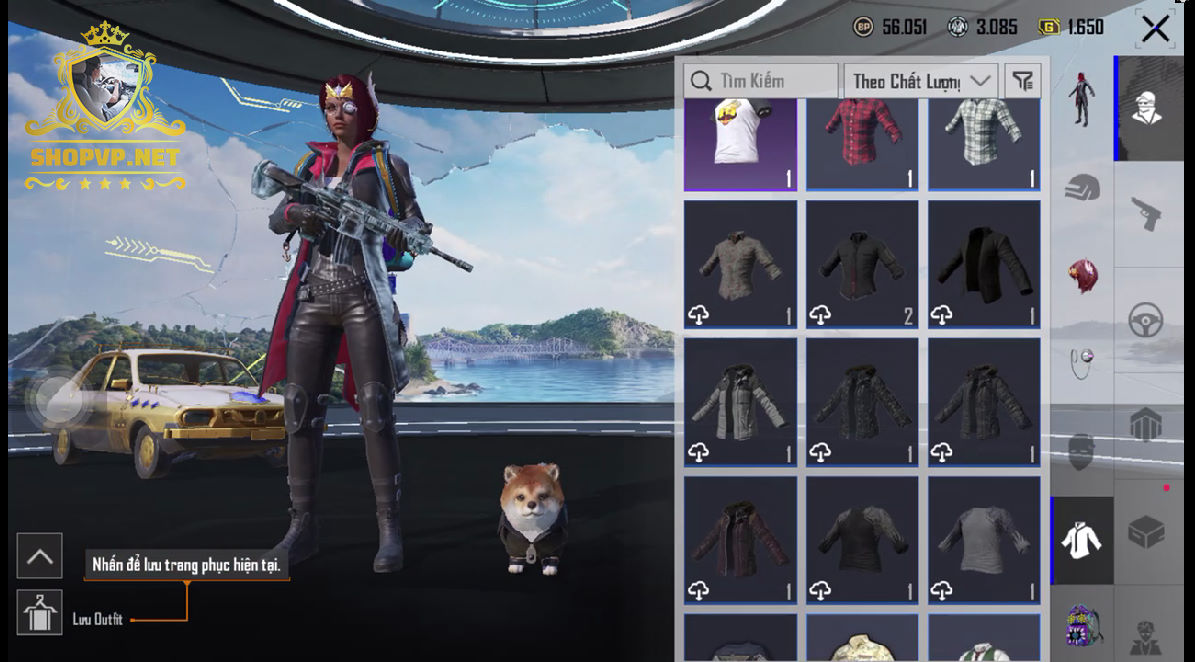Click the Tìm Kiếm search field
The image size is (1195, 662).
coord(761,81)
